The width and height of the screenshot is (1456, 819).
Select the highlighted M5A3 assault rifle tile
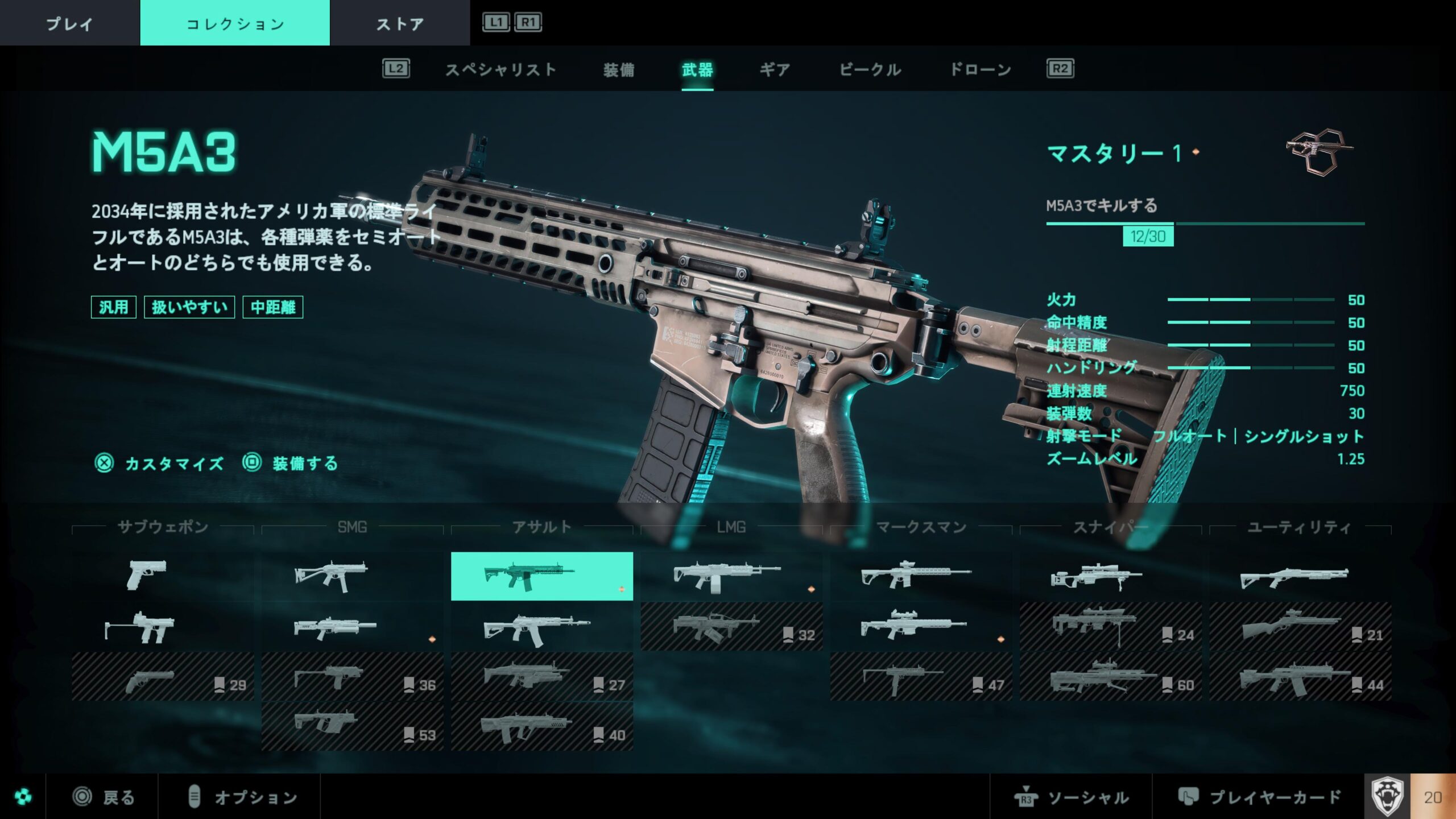(x=541, y=576)
